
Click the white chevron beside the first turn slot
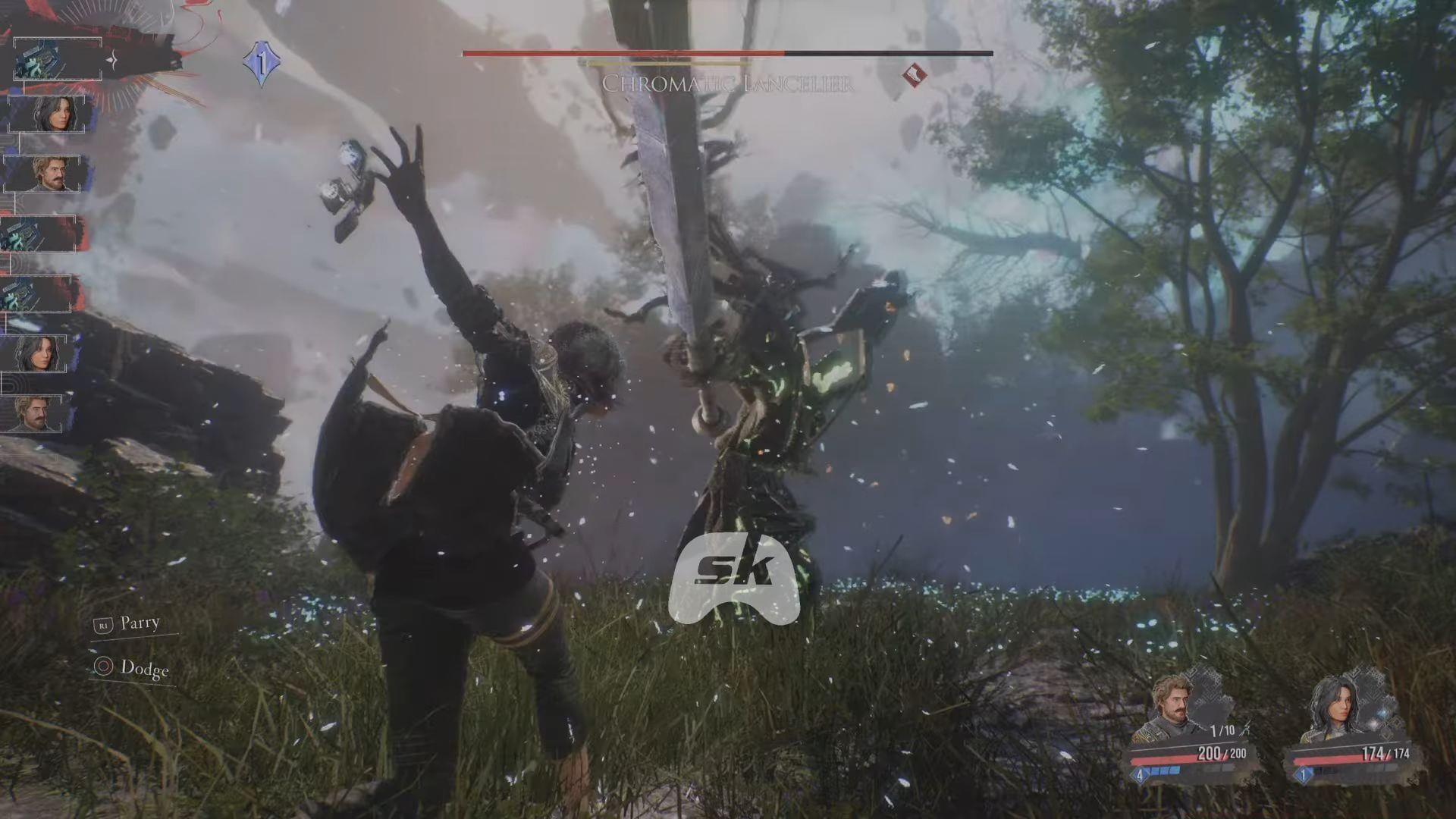pyautogui.click(x=111, y=59)
